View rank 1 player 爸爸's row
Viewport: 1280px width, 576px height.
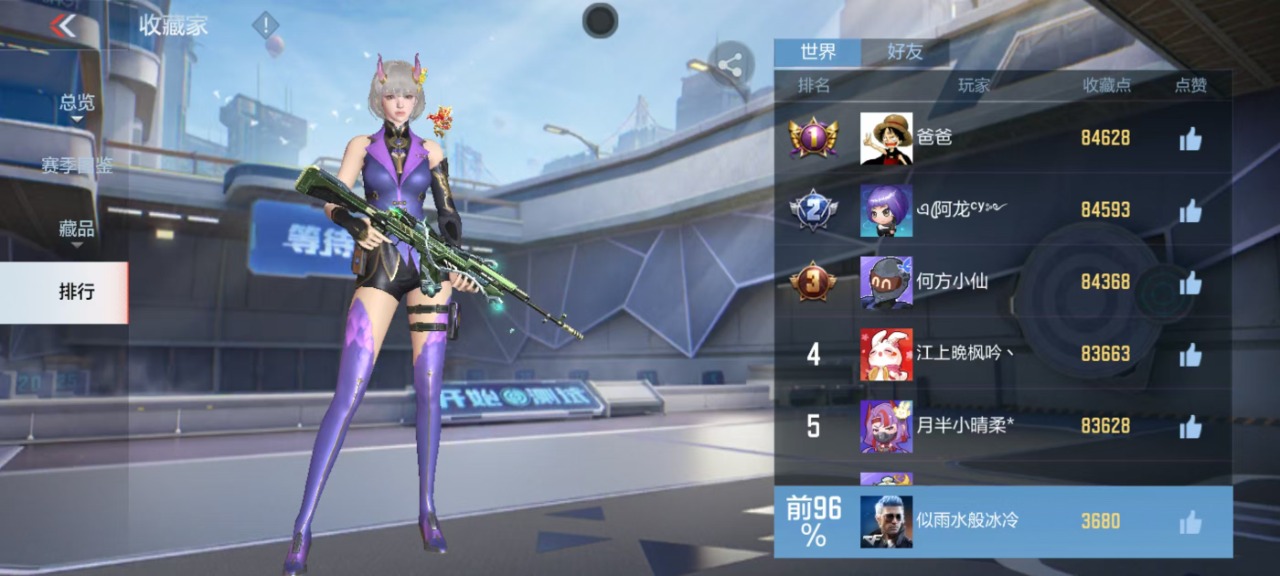click(x=1000, y=138)
